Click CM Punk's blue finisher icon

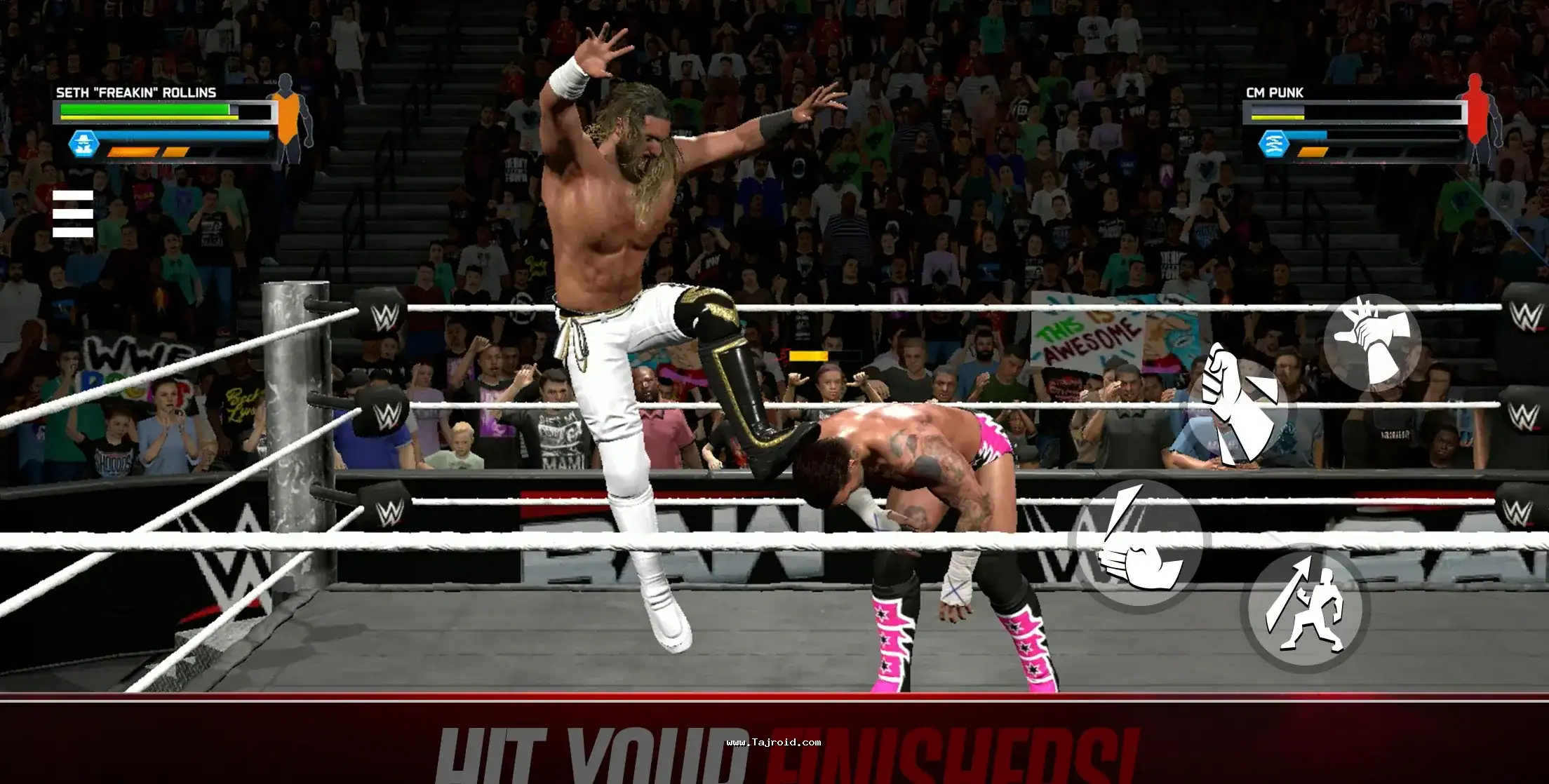(1273, 144)
